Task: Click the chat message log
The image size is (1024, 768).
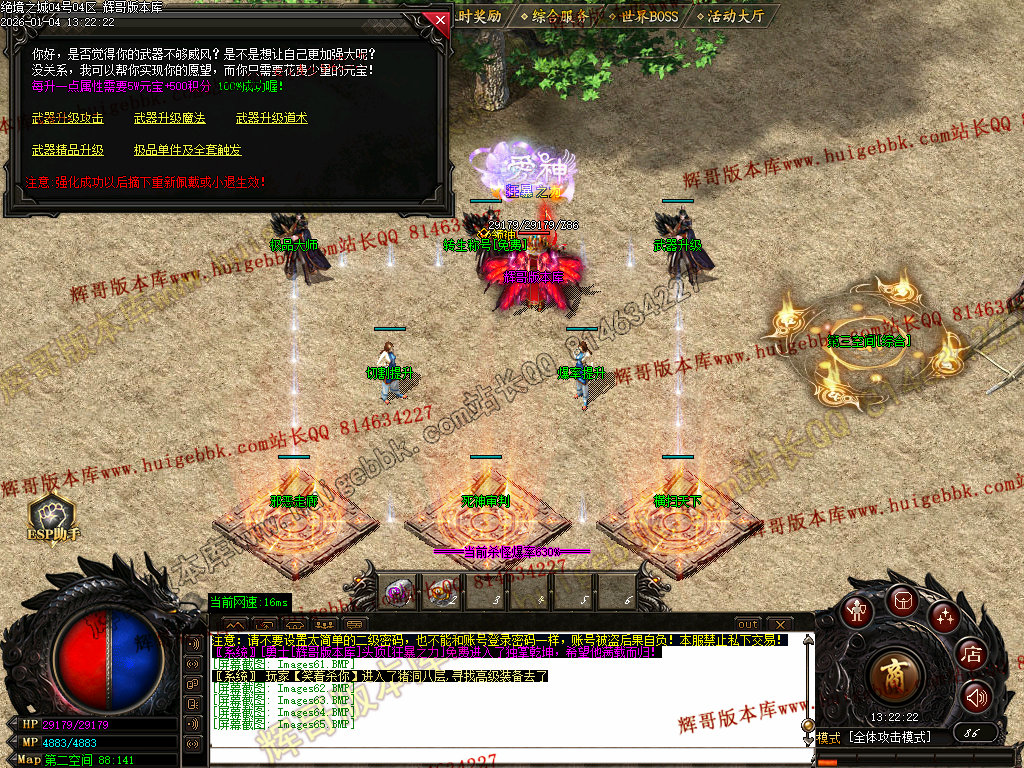Action: (500, 690)
